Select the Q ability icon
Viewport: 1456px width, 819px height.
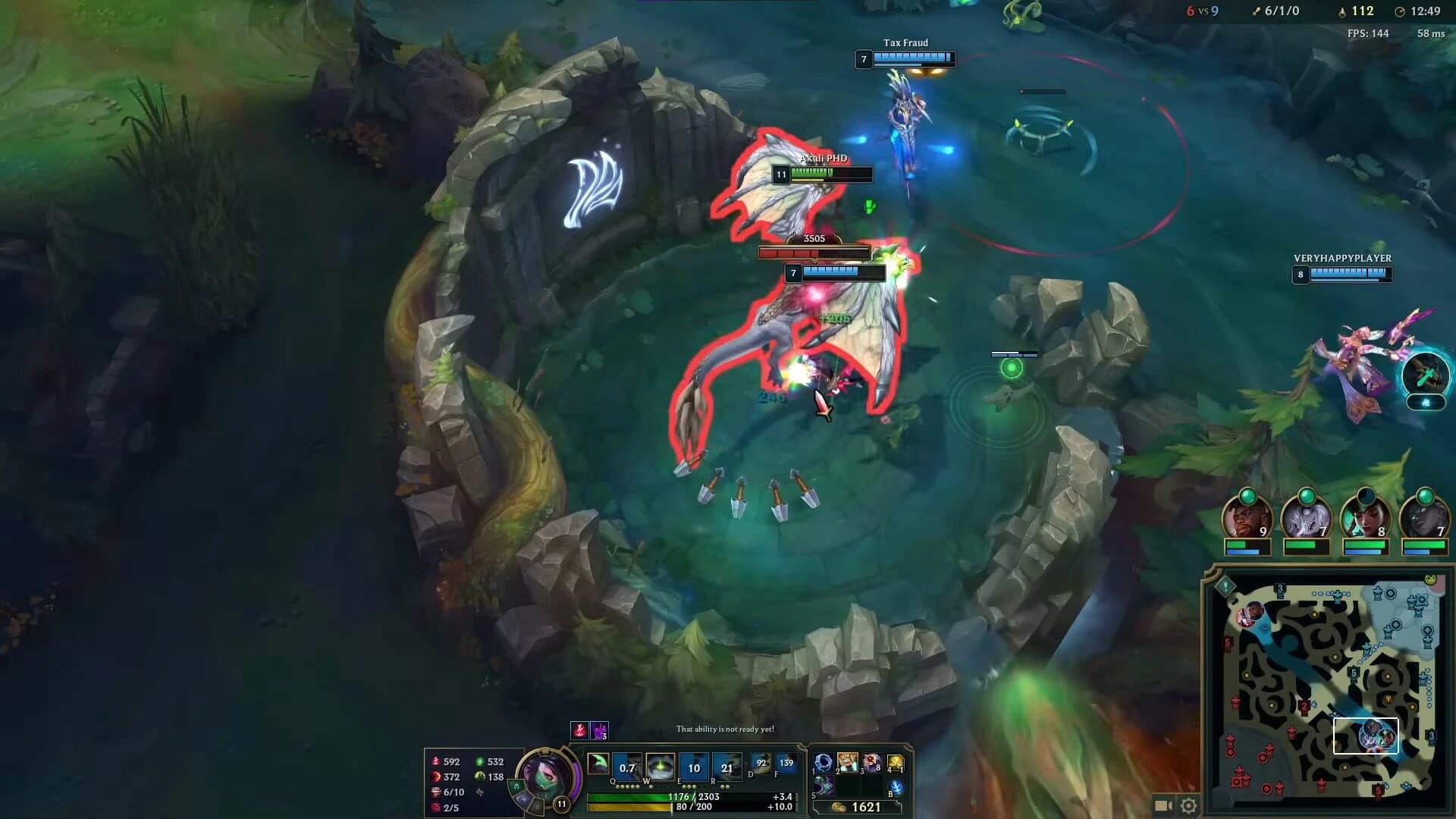[628, 768]
